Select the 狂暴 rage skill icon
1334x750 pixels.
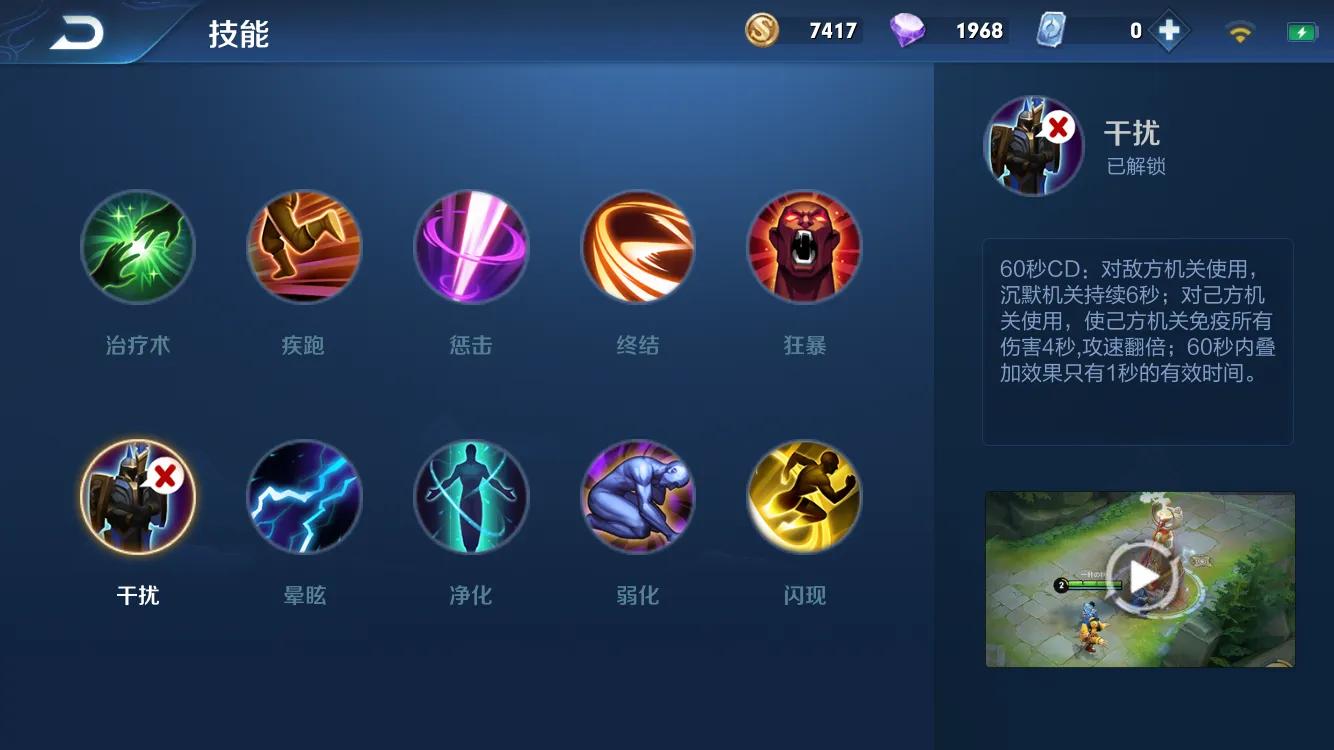804,246
